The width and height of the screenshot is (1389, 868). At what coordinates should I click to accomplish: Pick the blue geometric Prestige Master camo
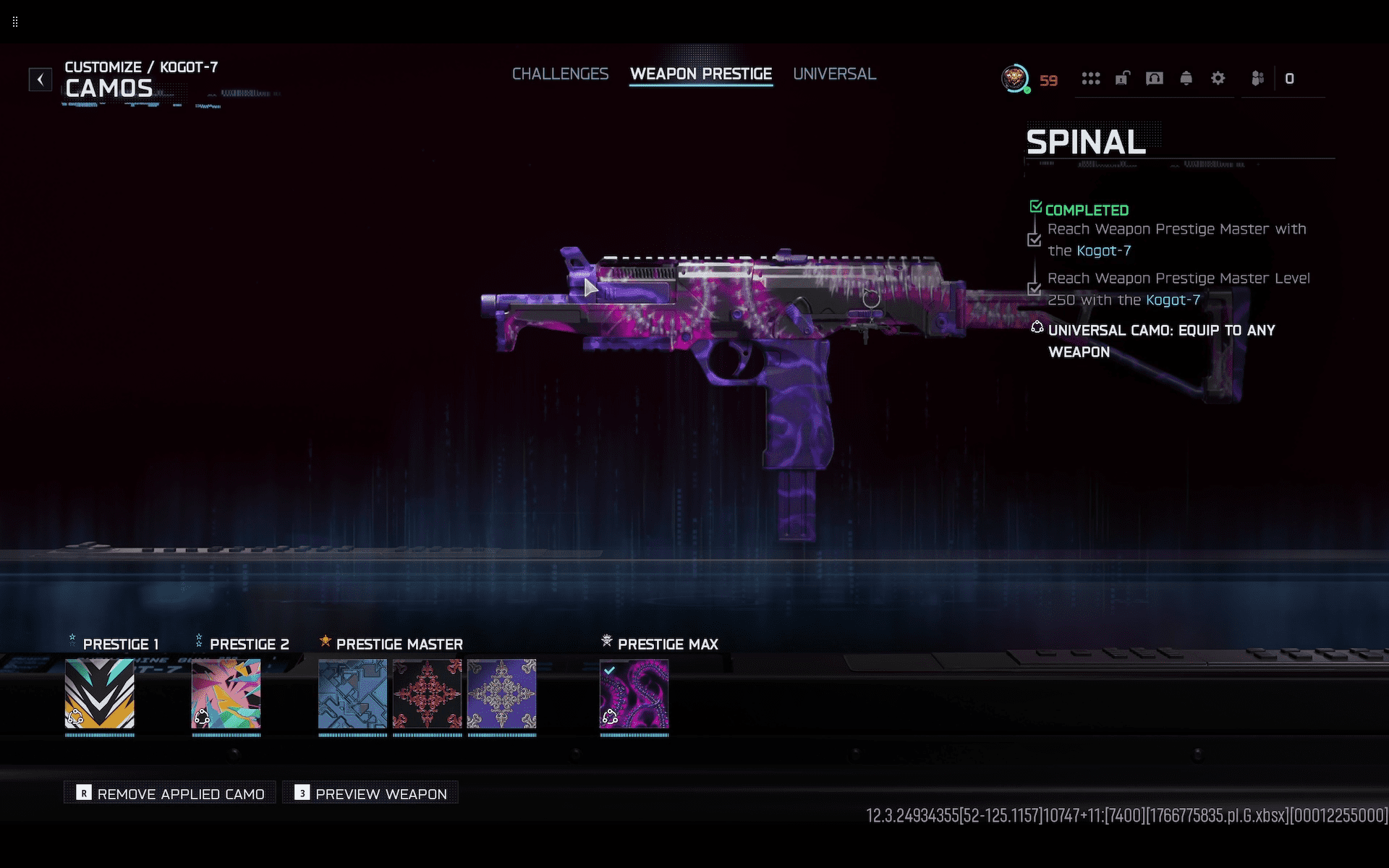(x=352, y=694)
